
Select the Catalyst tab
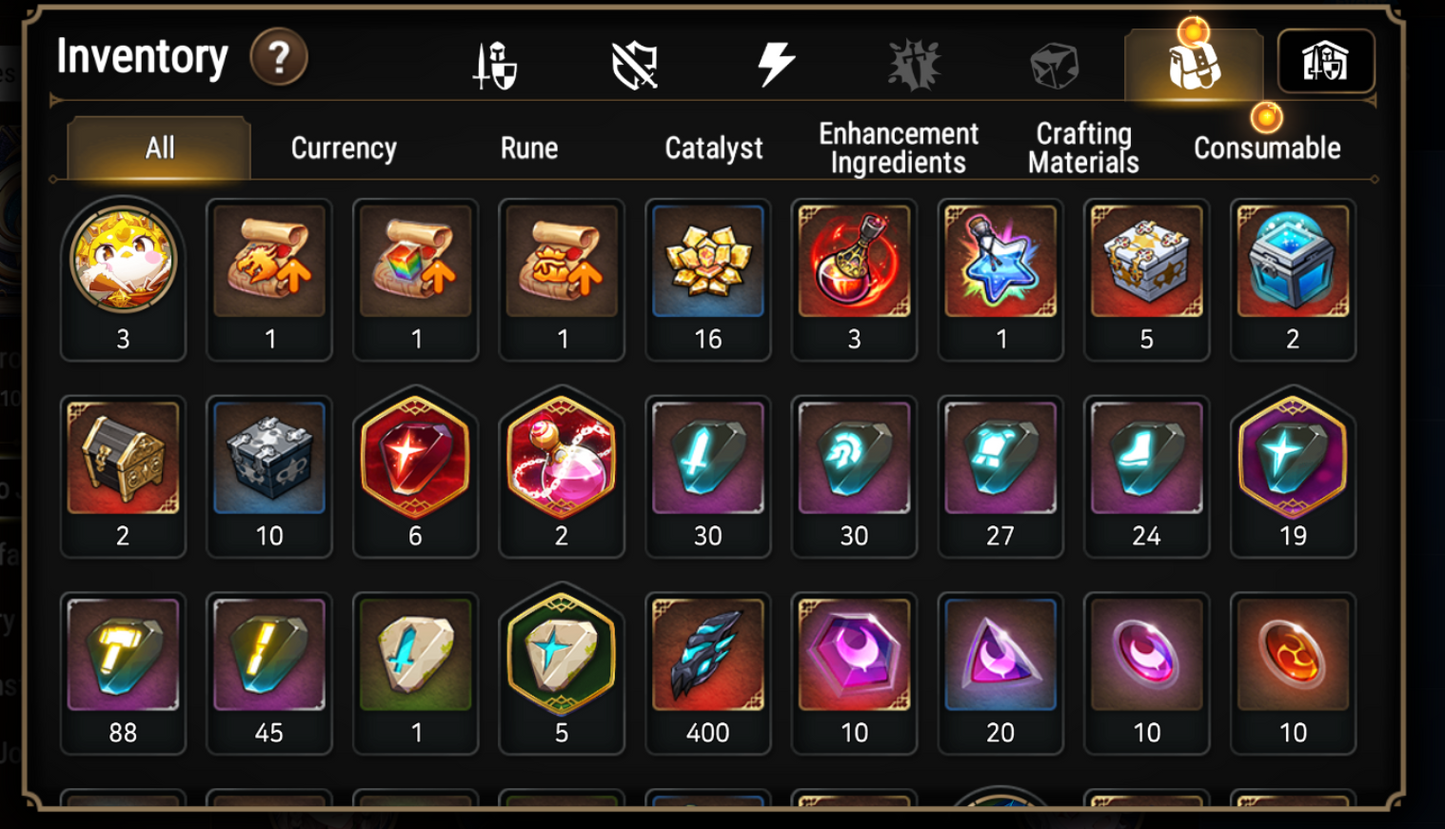(x=713, y=148)
